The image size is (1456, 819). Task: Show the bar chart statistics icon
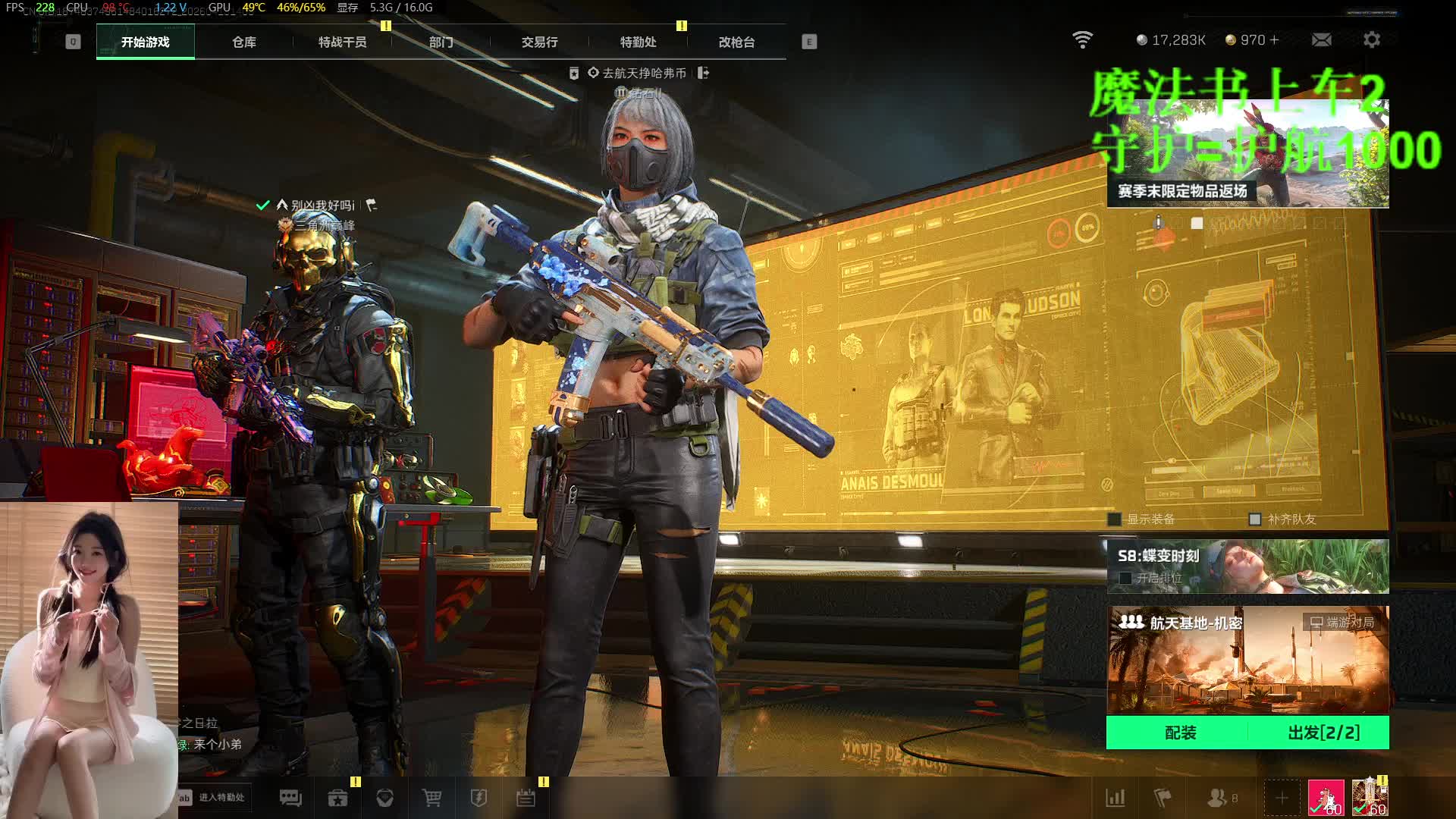(1116, 798)
